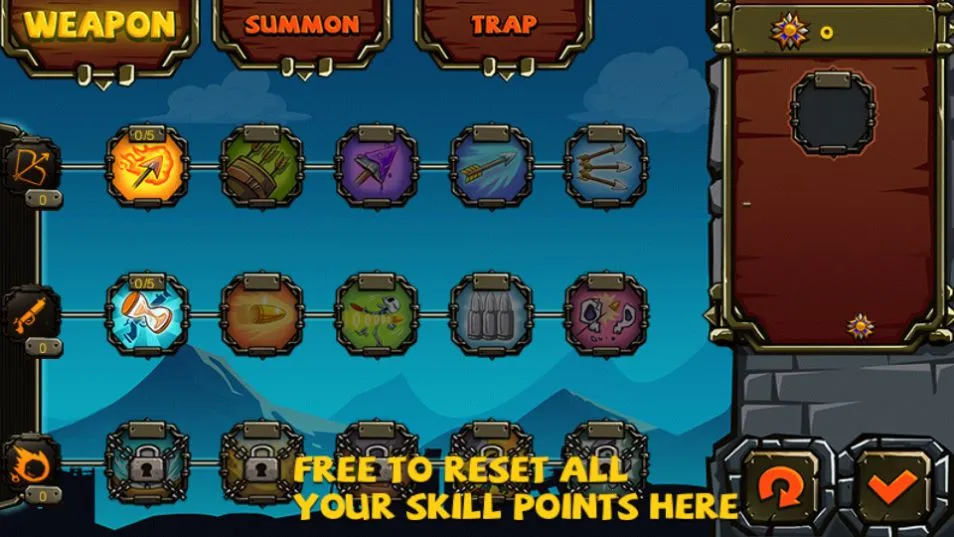Pick the three bullets skill
This screenshot has width=954, height=537.
coord(490,315)
